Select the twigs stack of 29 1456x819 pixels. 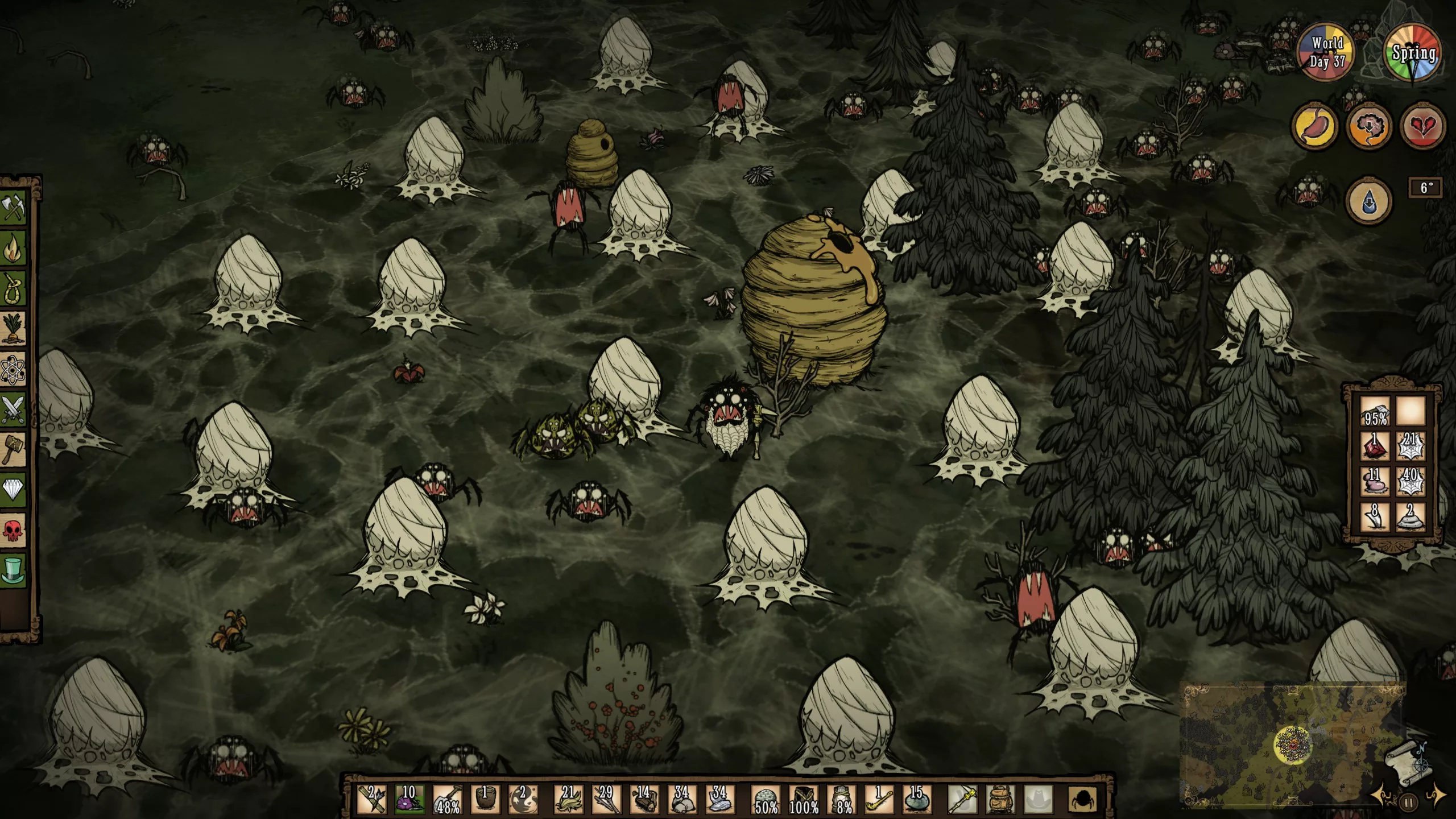coord(605,799)
